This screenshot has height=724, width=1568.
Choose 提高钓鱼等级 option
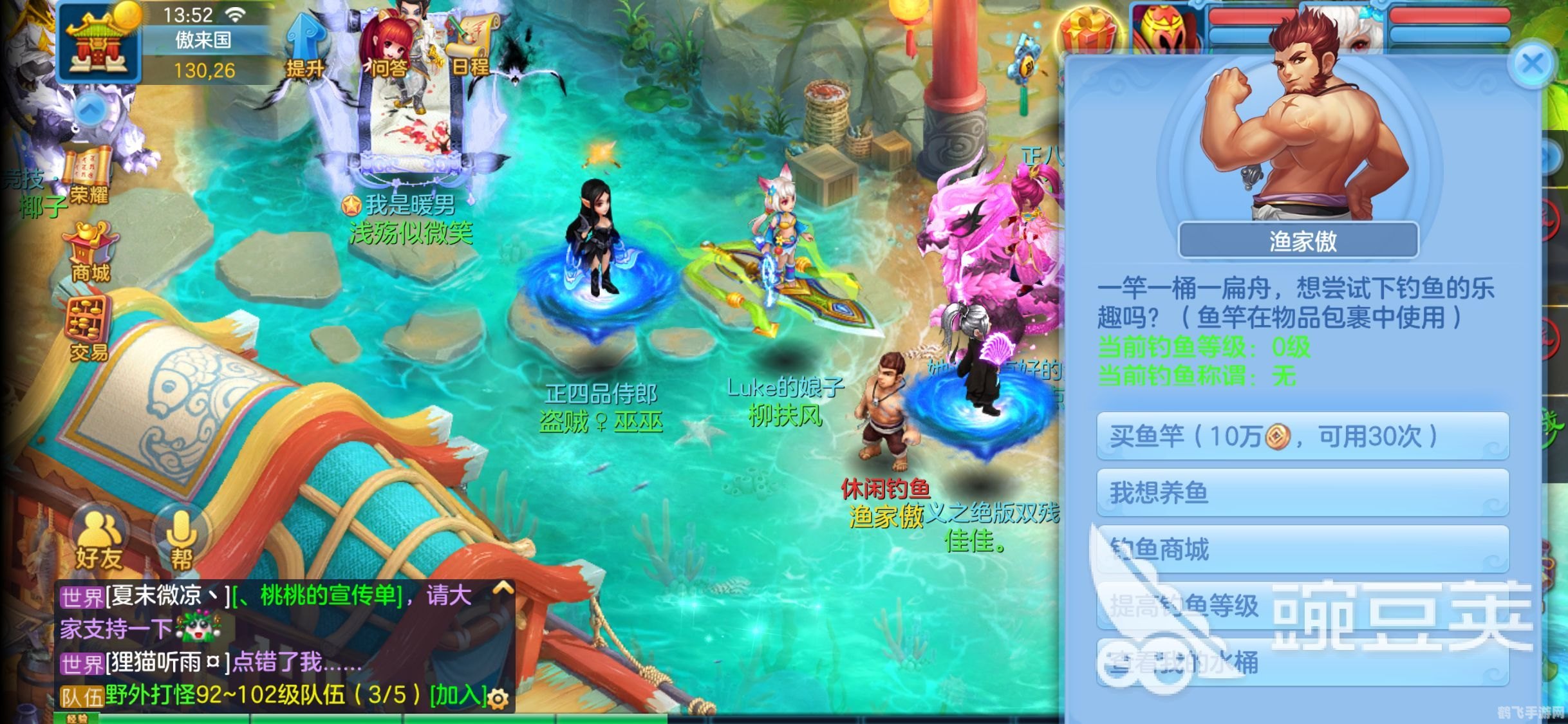click(x=1302, y=606)
